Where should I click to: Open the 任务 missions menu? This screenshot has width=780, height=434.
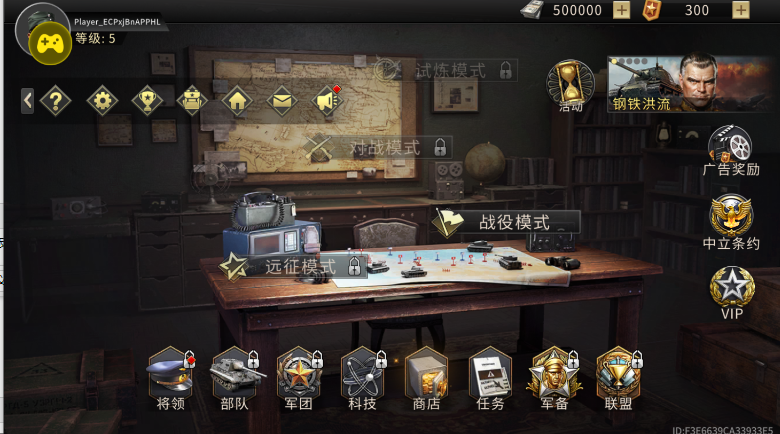490,379
